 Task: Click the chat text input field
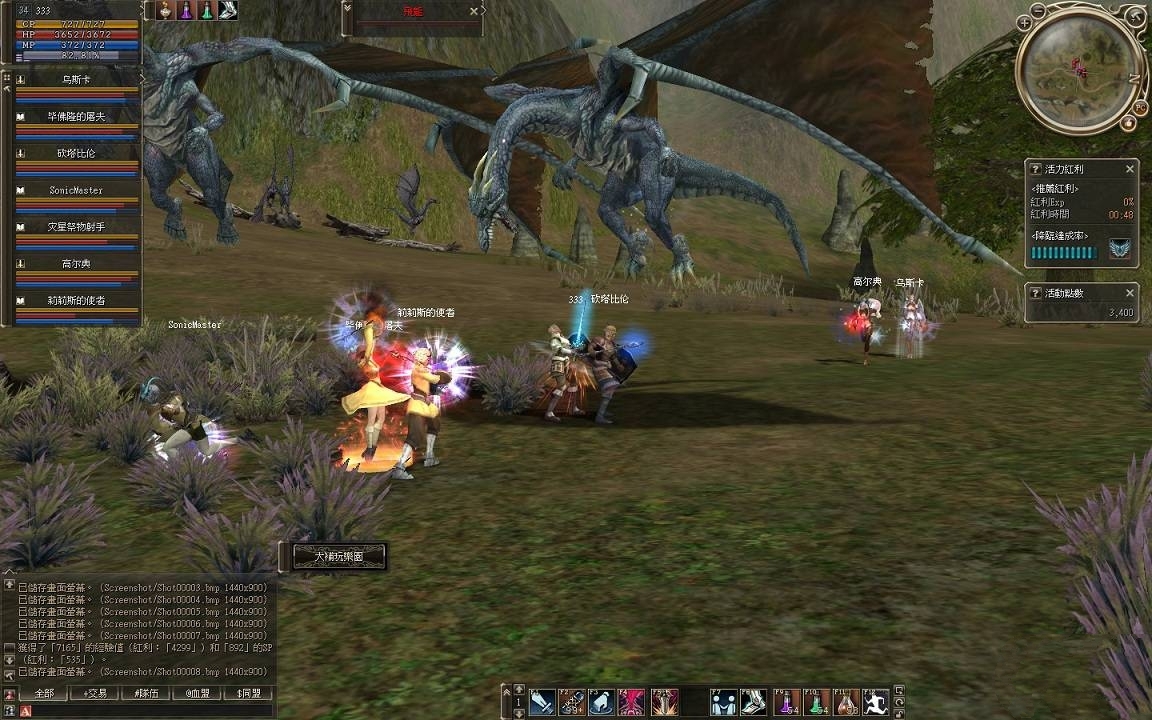[150, 711]
